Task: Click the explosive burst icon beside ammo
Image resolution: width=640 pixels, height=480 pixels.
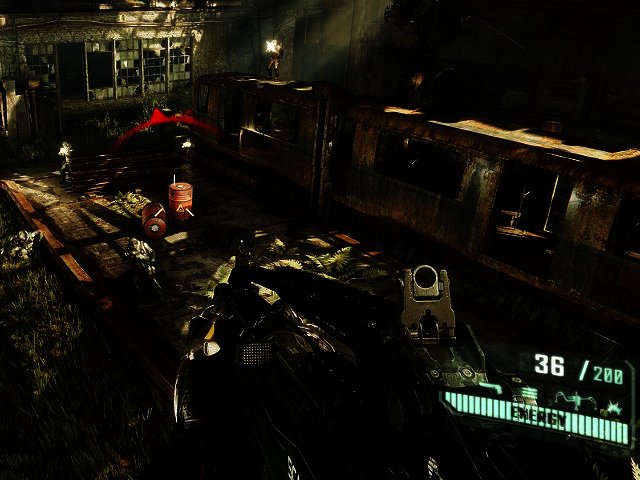Action: [613, 408]
